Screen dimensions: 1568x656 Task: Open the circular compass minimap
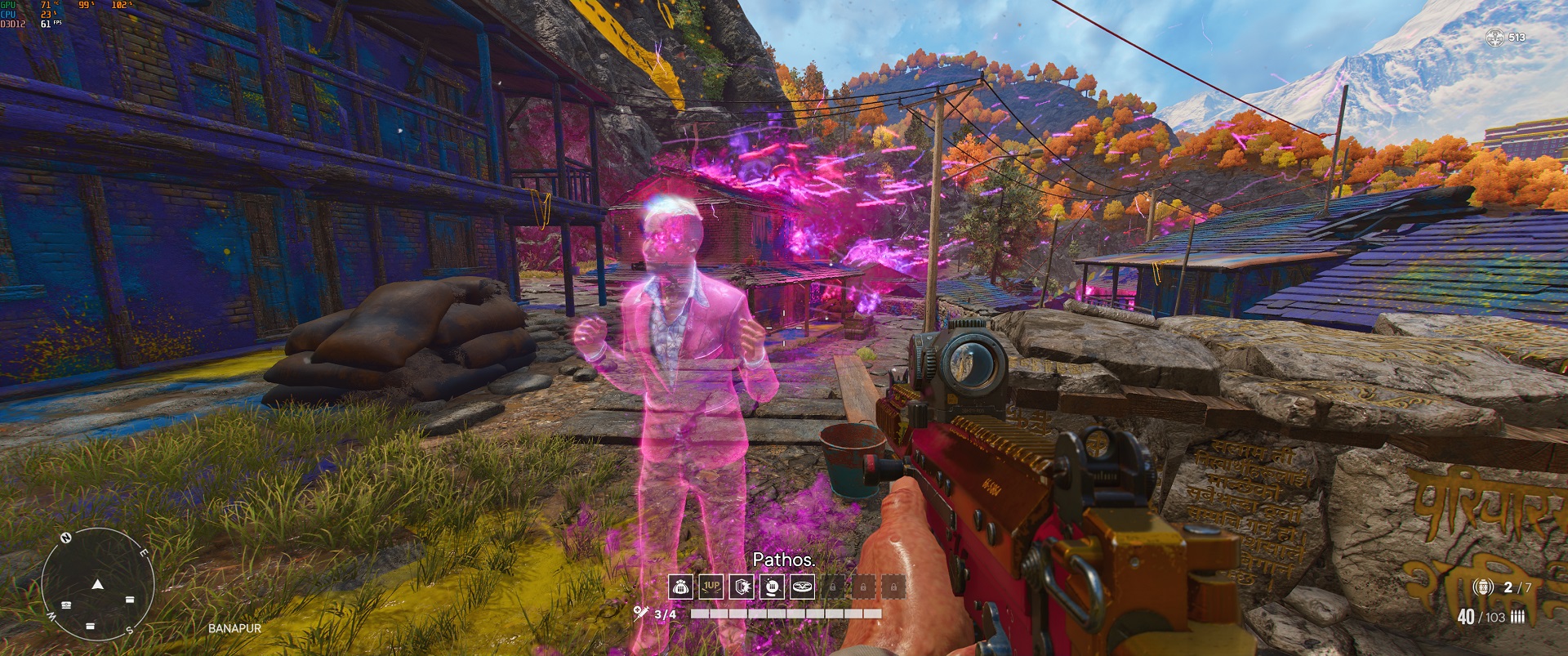pos(98,583)
